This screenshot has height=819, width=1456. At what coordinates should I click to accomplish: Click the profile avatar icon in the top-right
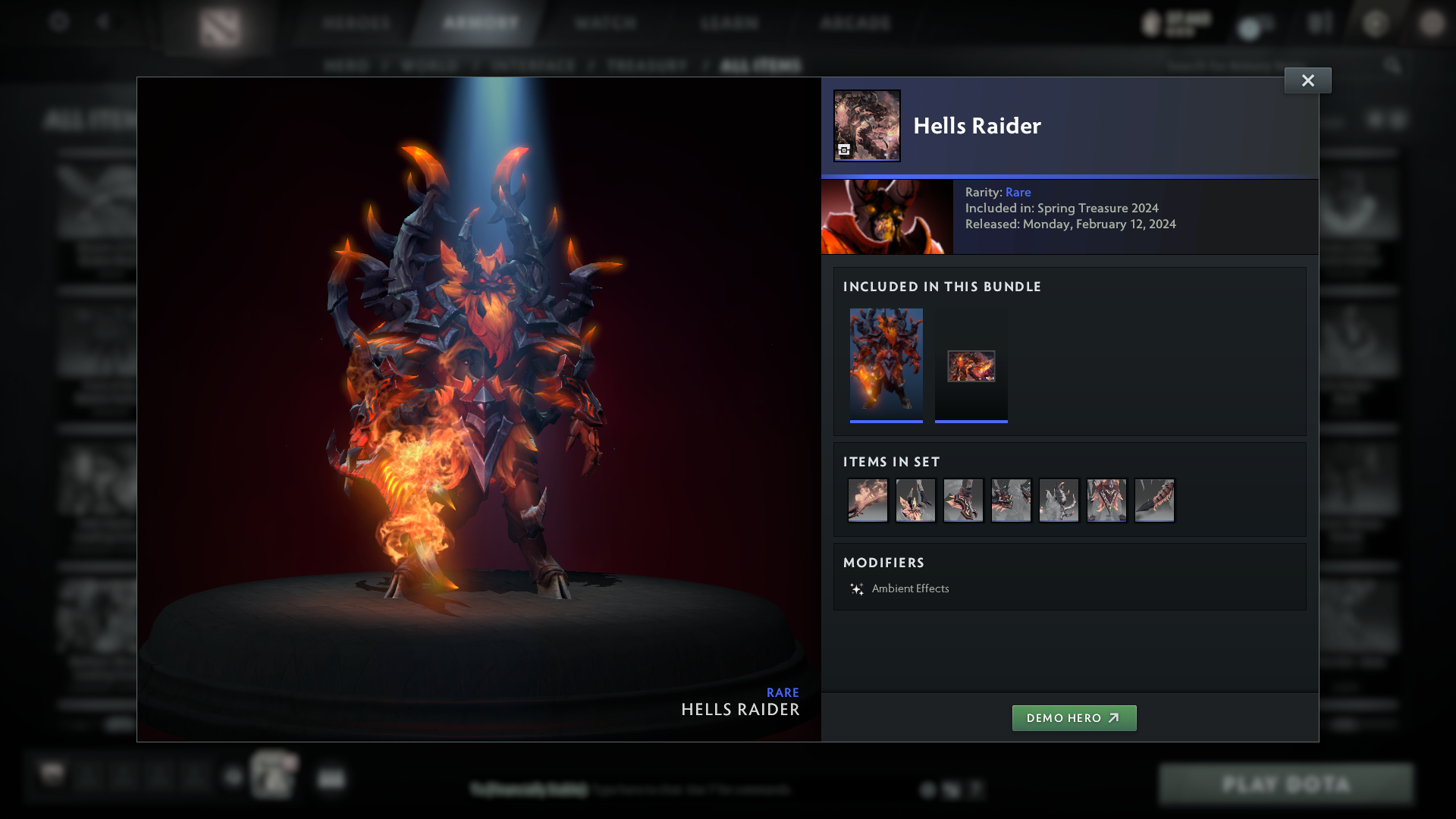point(1430,24)
